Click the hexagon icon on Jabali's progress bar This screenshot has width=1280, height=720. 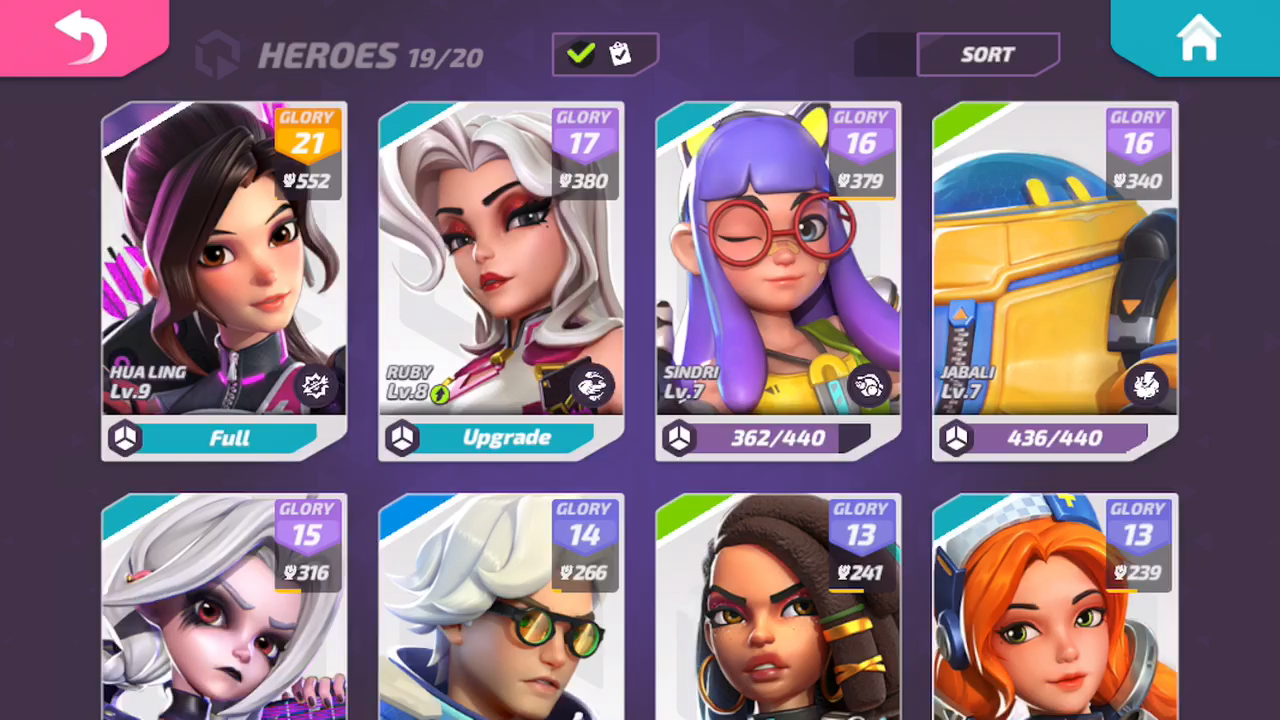955,438
